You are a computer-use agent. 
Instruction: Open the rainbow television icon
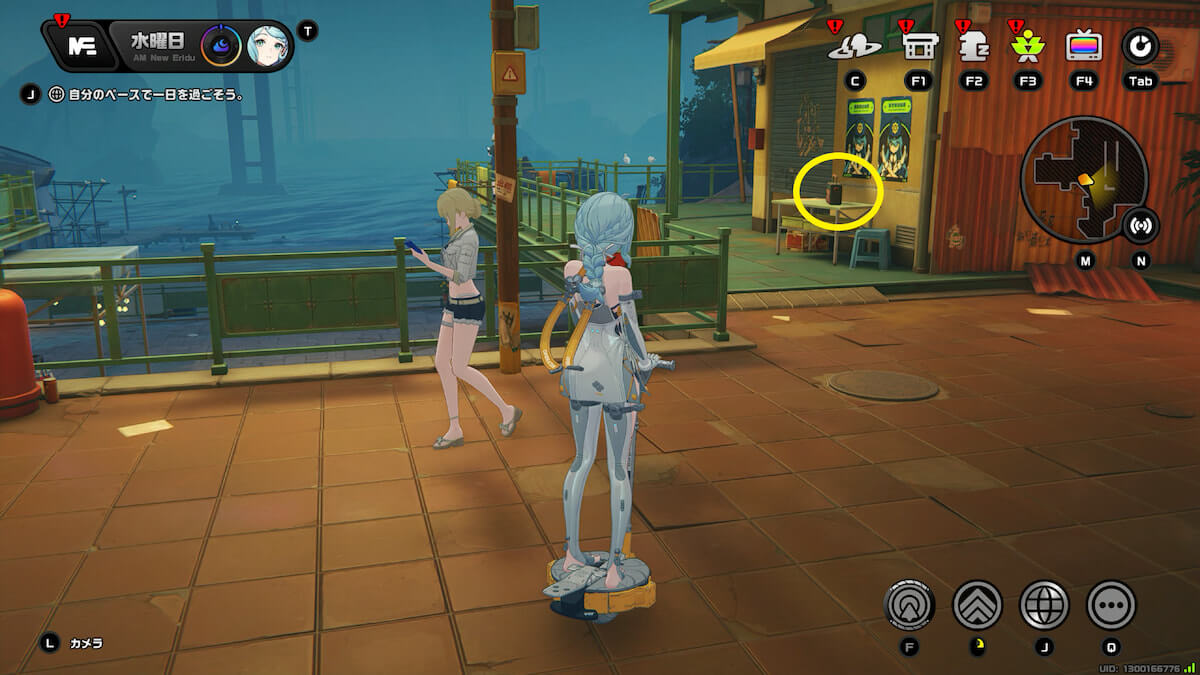[1084, 46]
